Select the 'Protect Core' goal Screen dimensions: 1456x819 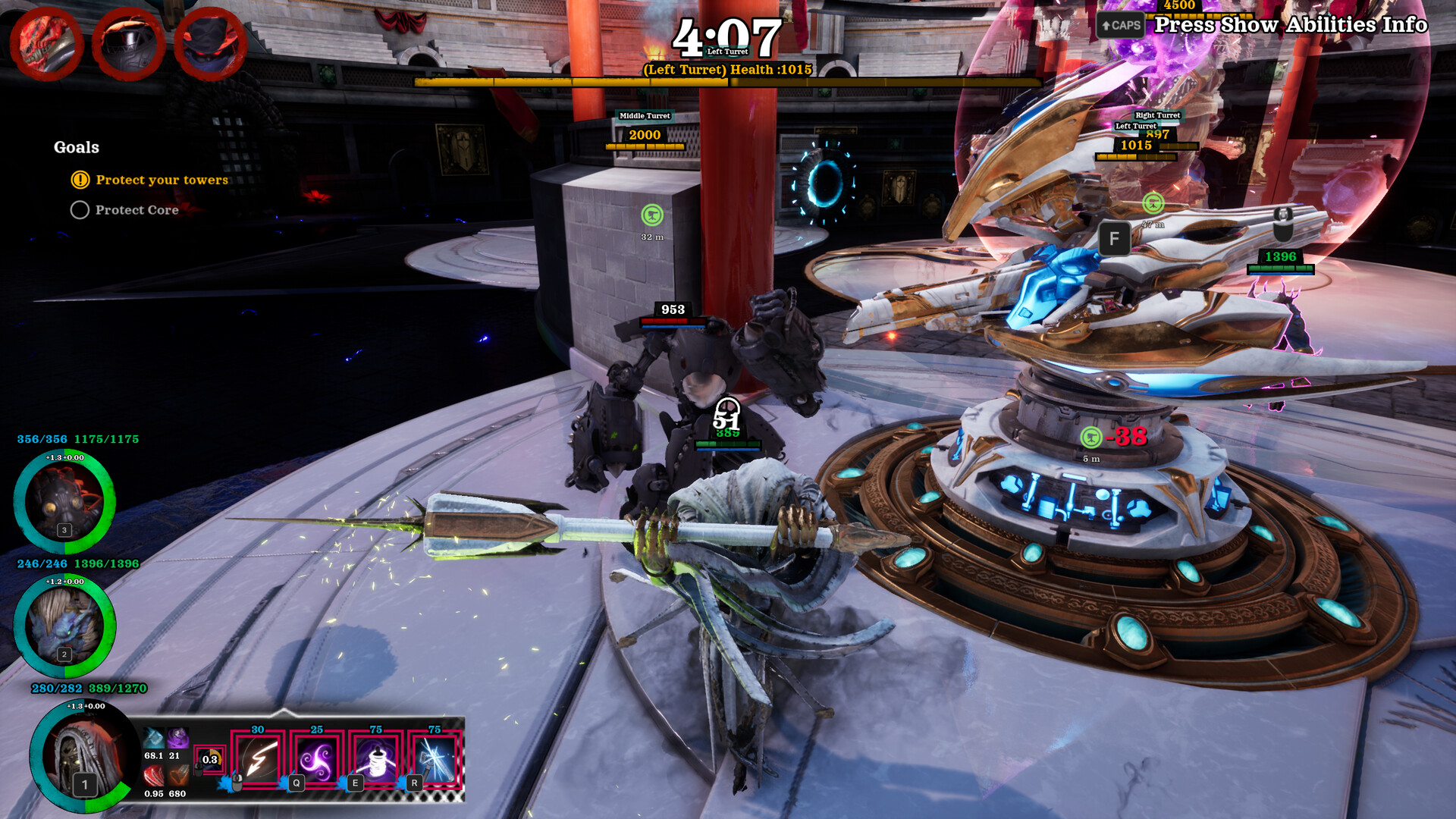point(136,210)
